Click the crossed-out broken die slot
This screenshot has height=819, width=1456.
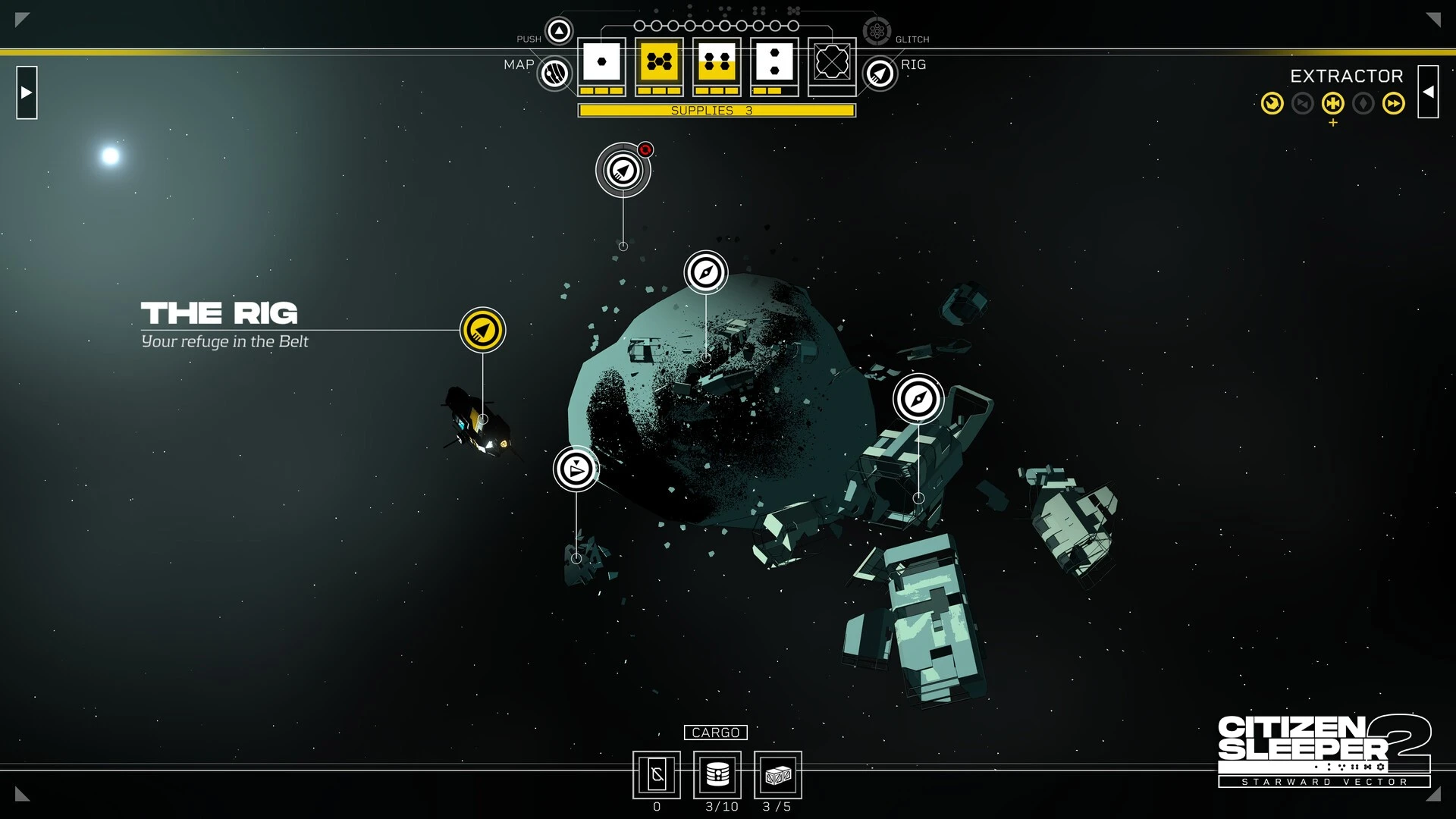point(832,62)
